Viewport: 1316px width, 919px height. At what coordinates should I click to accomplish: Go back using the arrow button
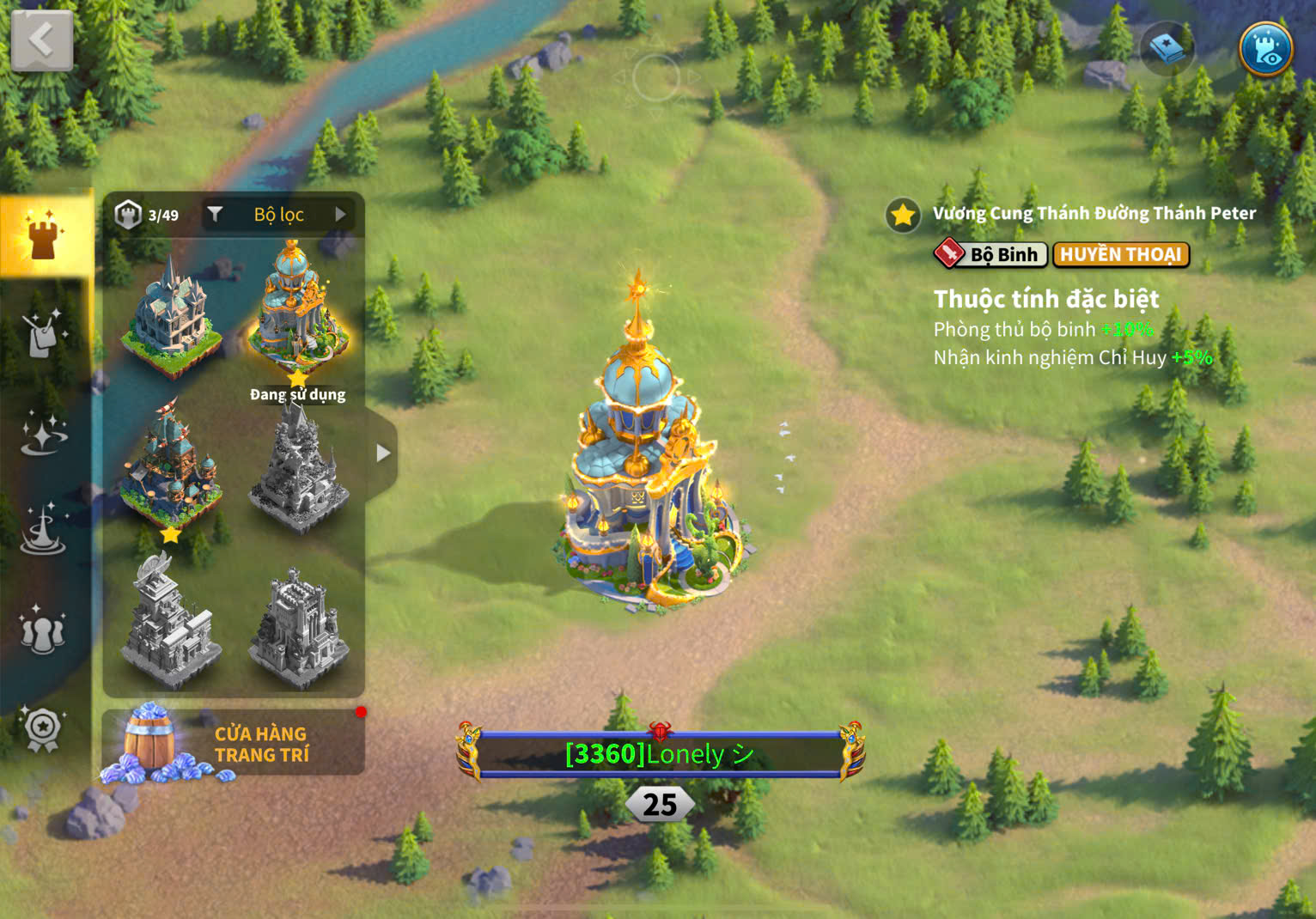pos(41,40)
